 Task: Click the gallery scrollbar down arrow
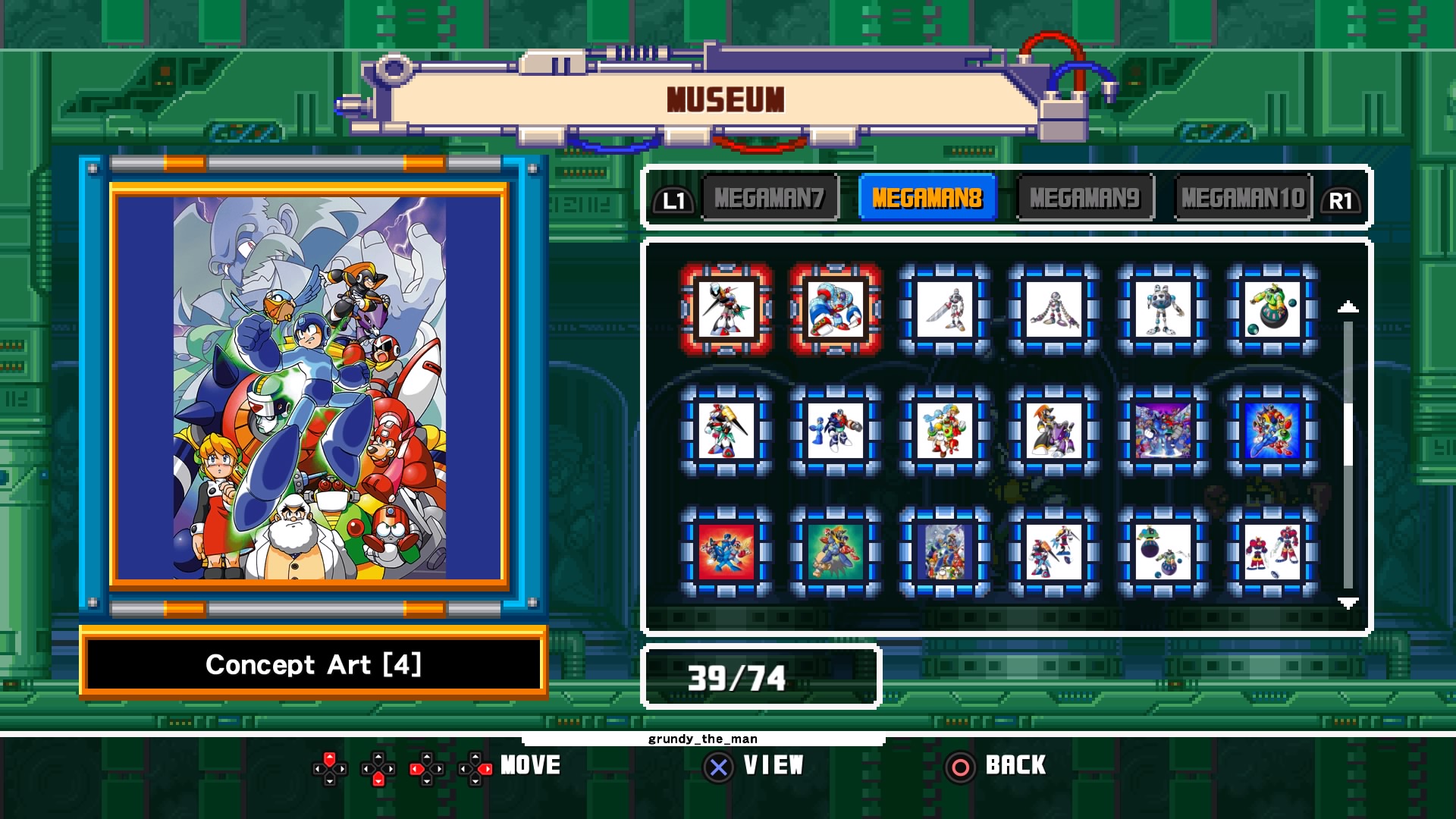click(1347, 604)
